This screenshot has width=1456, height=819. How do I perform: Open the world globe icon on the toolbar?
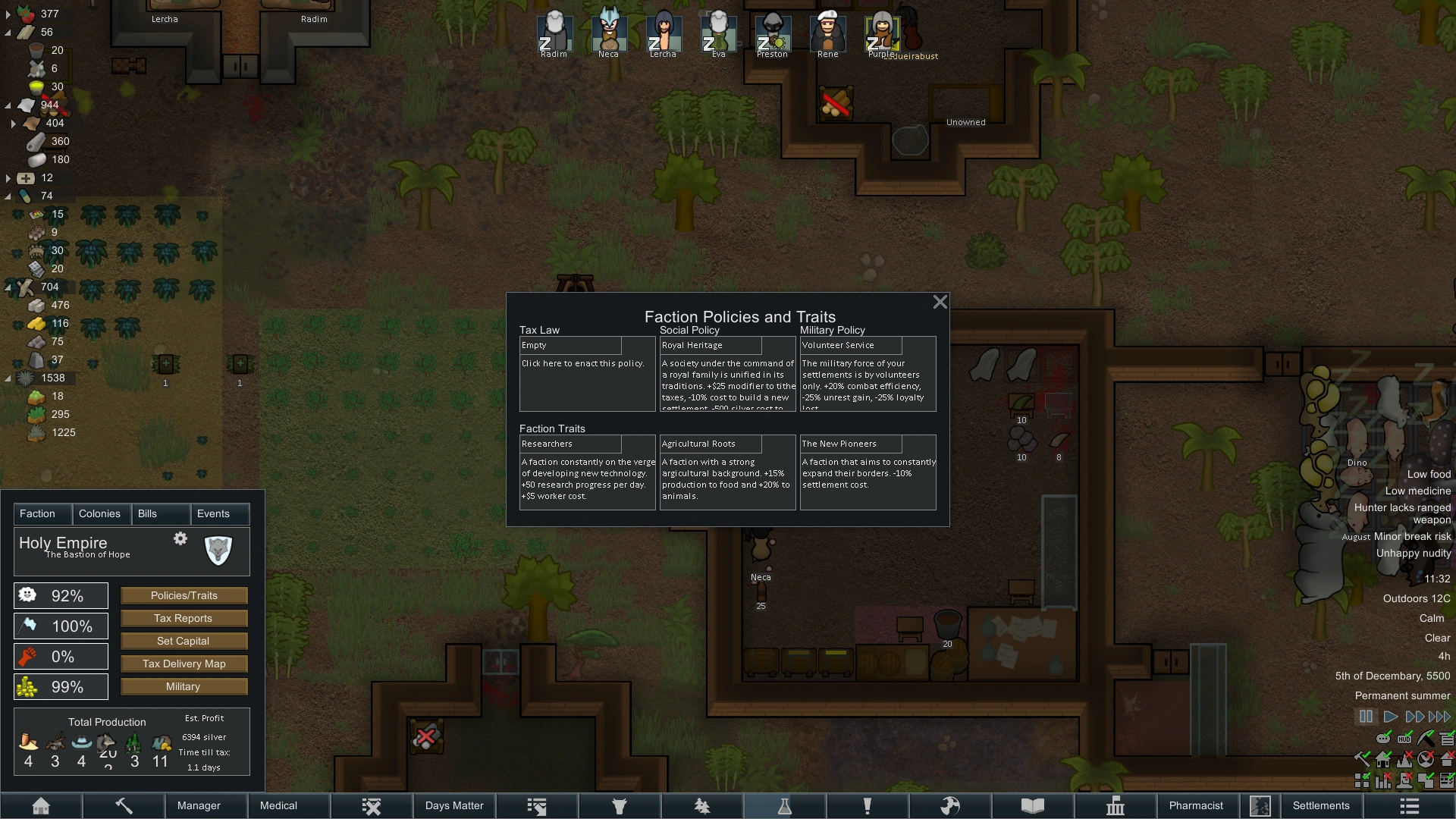[952, 805]
